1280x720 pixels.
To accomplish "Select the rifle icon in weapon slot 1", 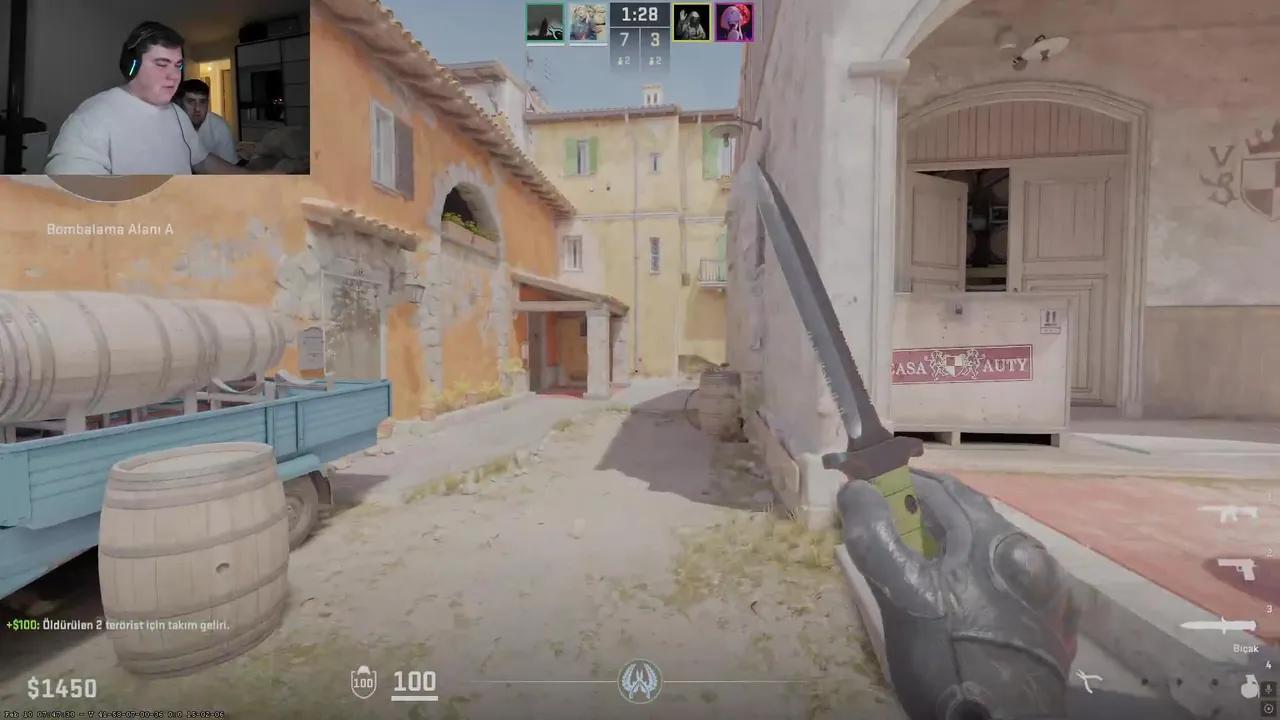I will [1229, 513].
